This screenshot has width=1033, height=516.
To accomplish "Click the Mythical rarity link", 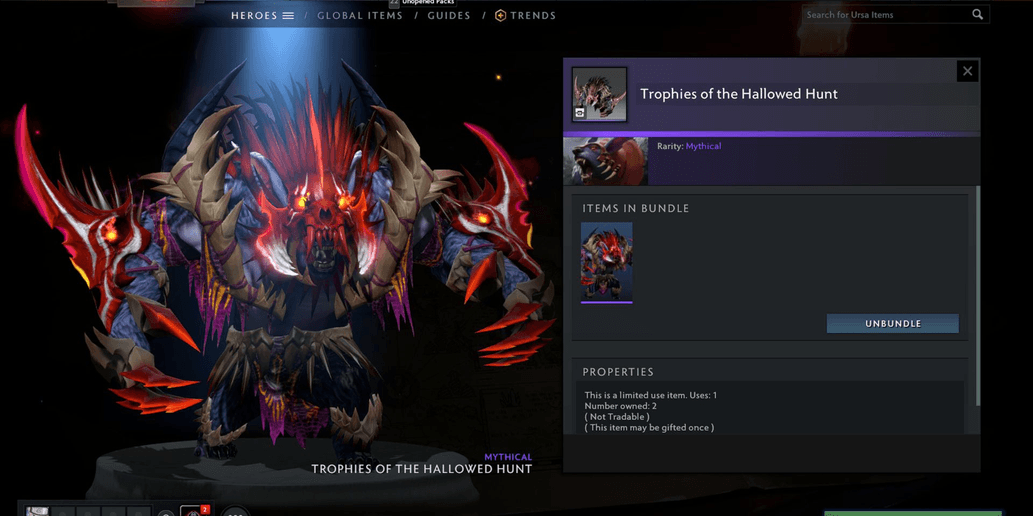I will (703, 146).
